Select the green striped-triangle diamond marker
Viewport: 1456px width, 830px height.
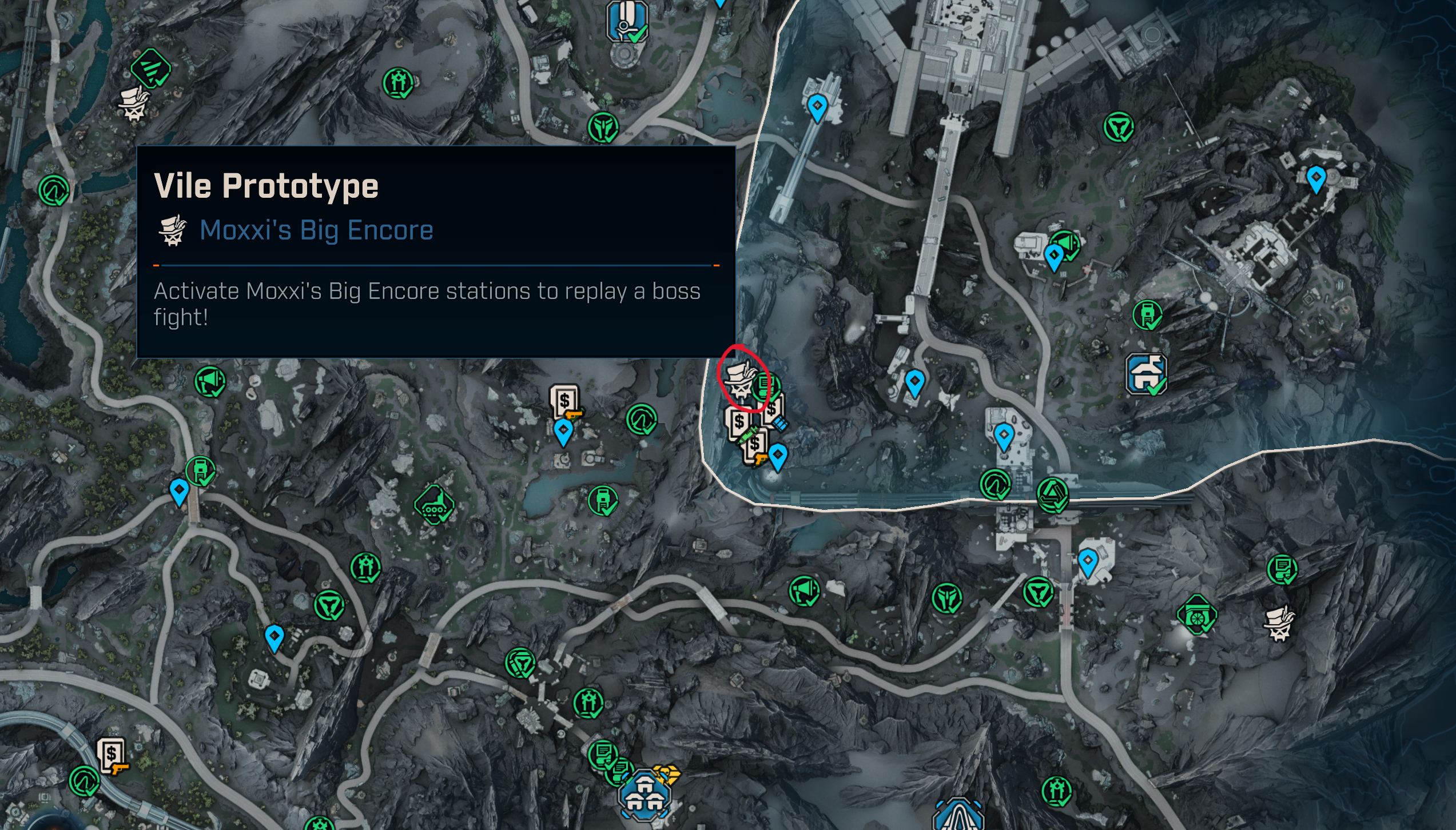(150, 68)
